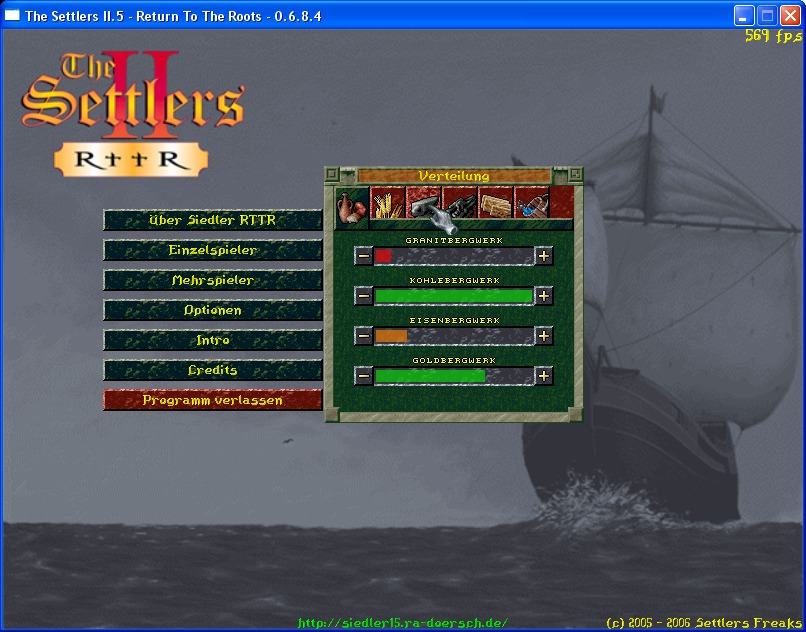
Task: Open the Optionen menu
Action: pos(212,310)
